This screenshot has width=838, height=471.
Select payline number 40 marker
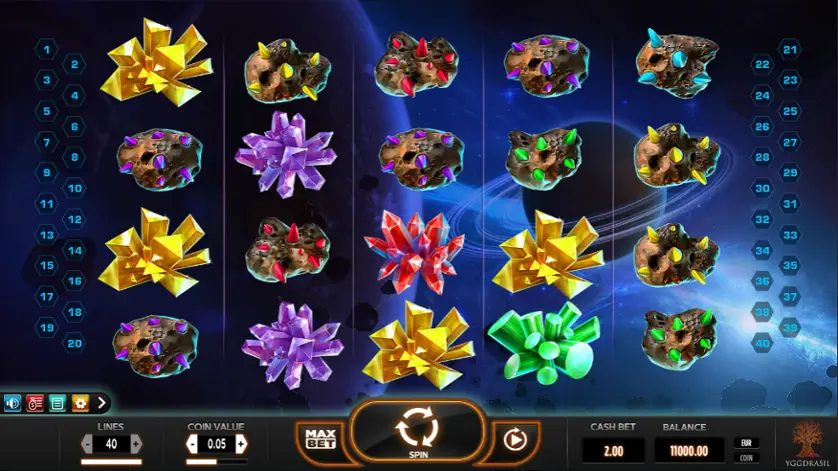click(762, 342)
